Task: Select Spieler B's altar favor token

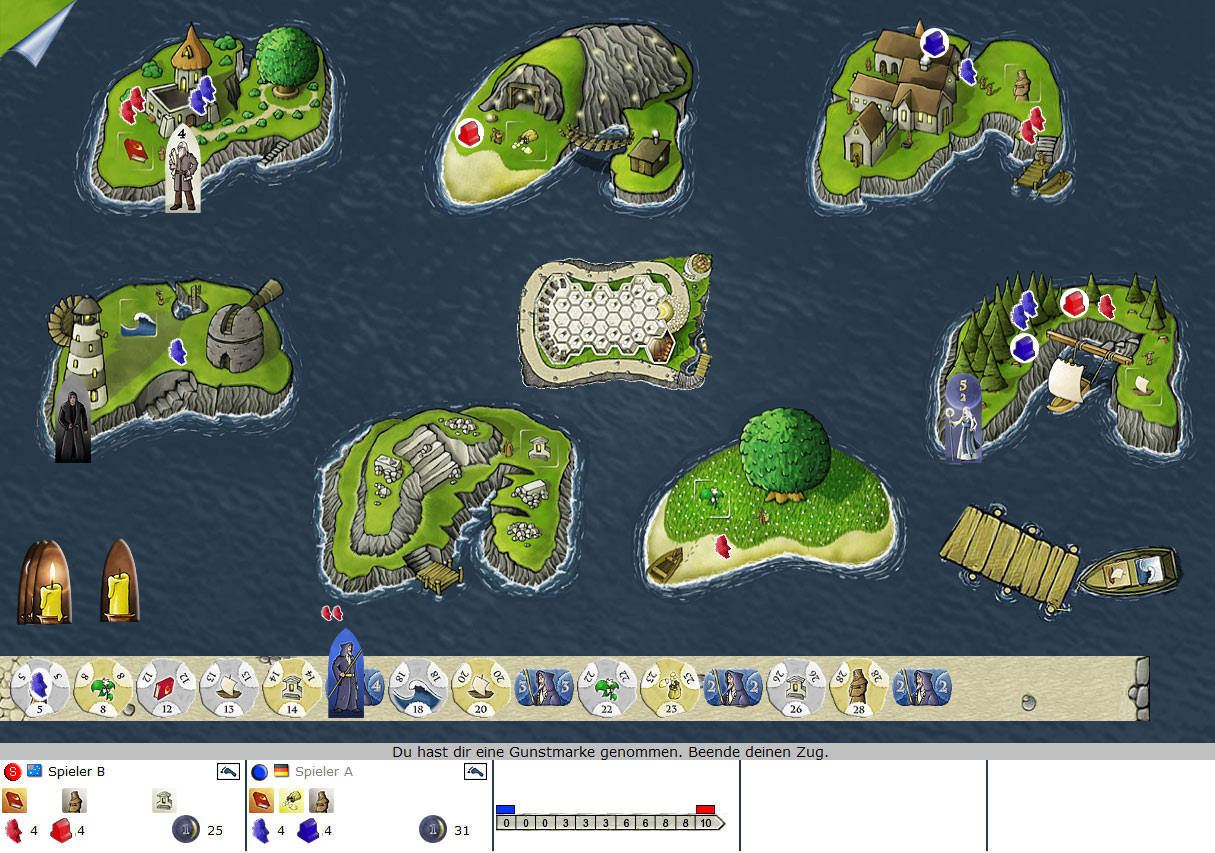Action: 163,800
